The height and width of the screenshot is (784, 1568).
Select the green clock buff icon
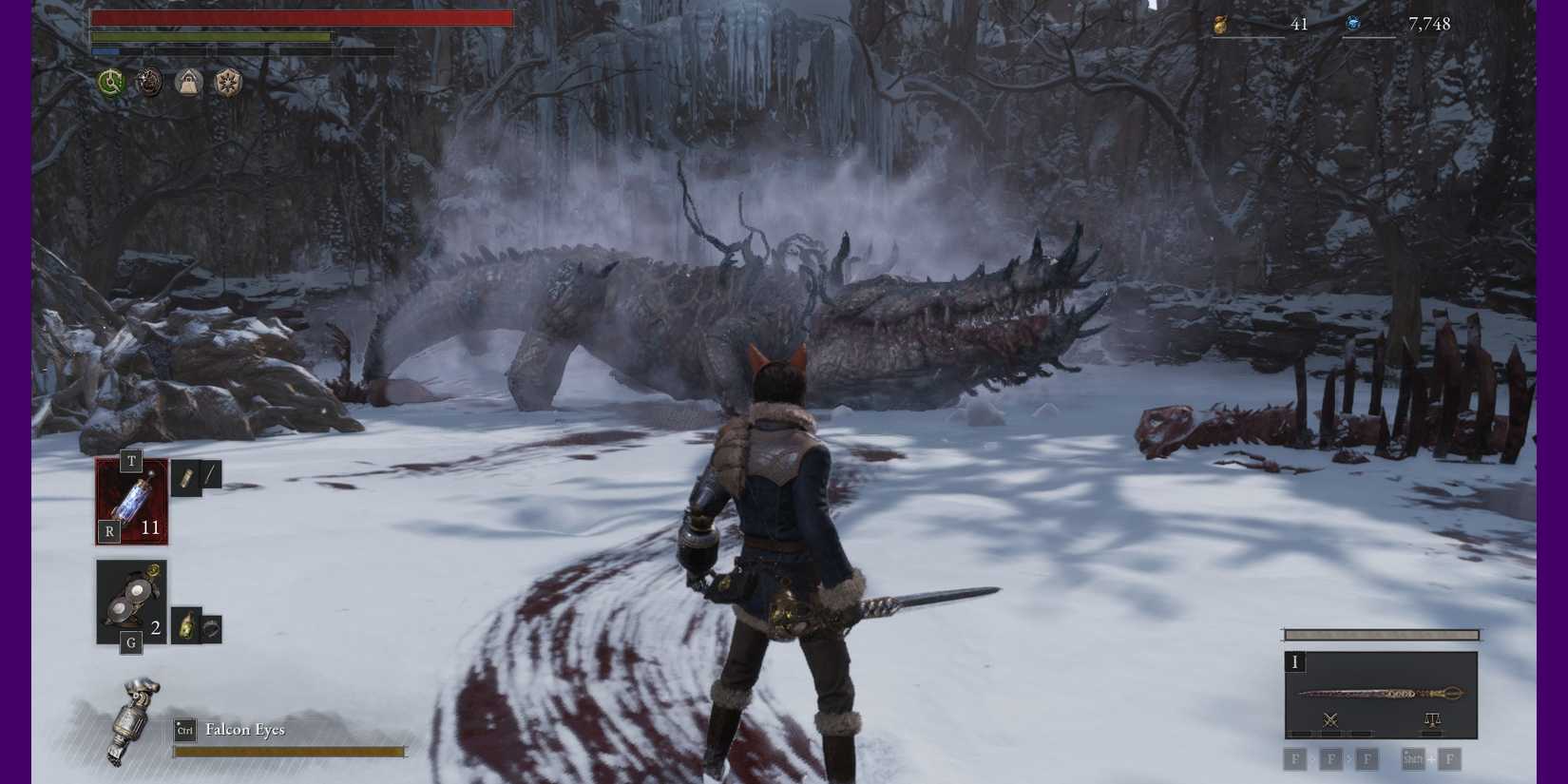[111, 82]
